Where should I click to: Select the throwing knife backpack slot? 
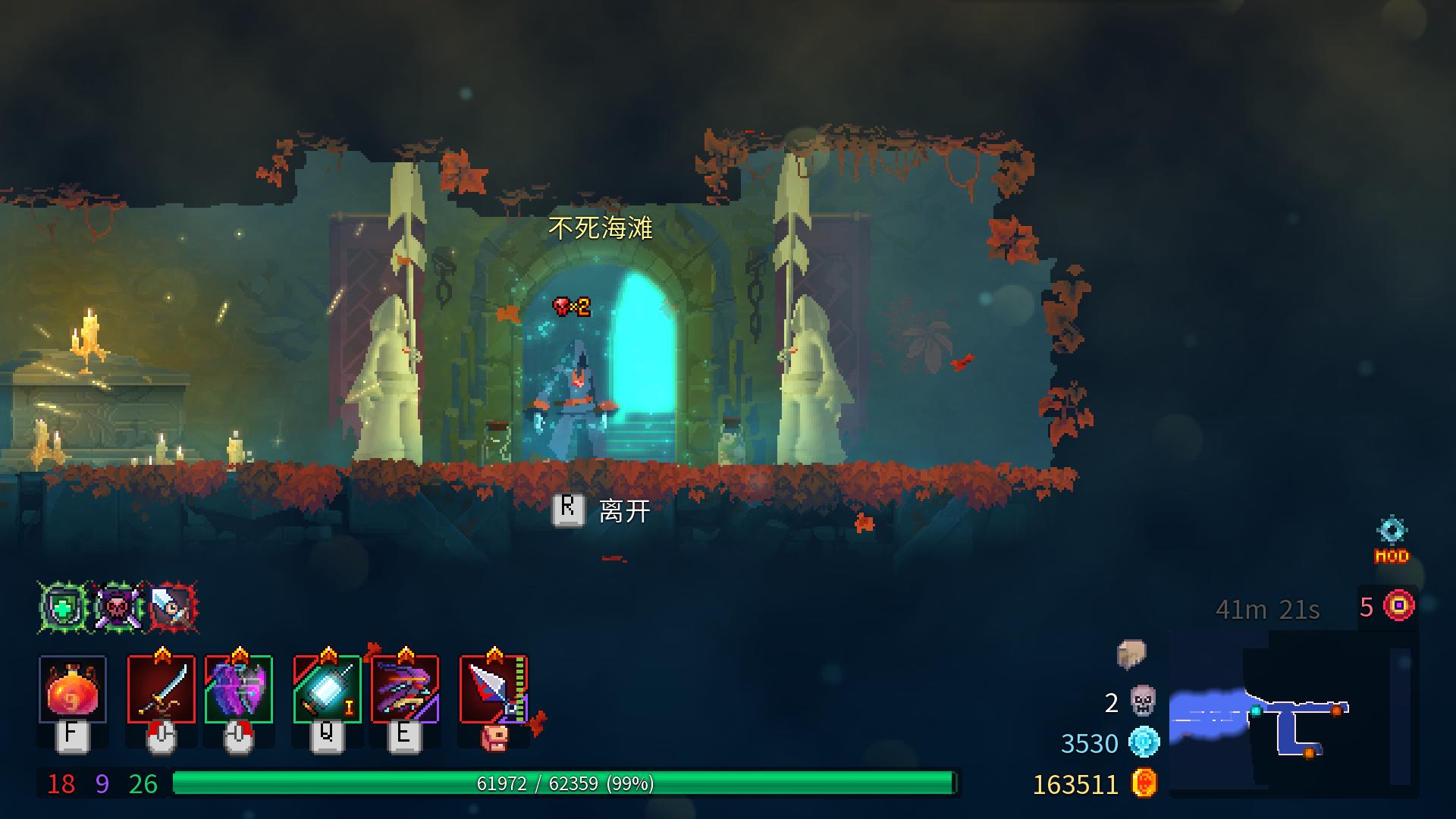pyautogui.click(x=494, y=689)
